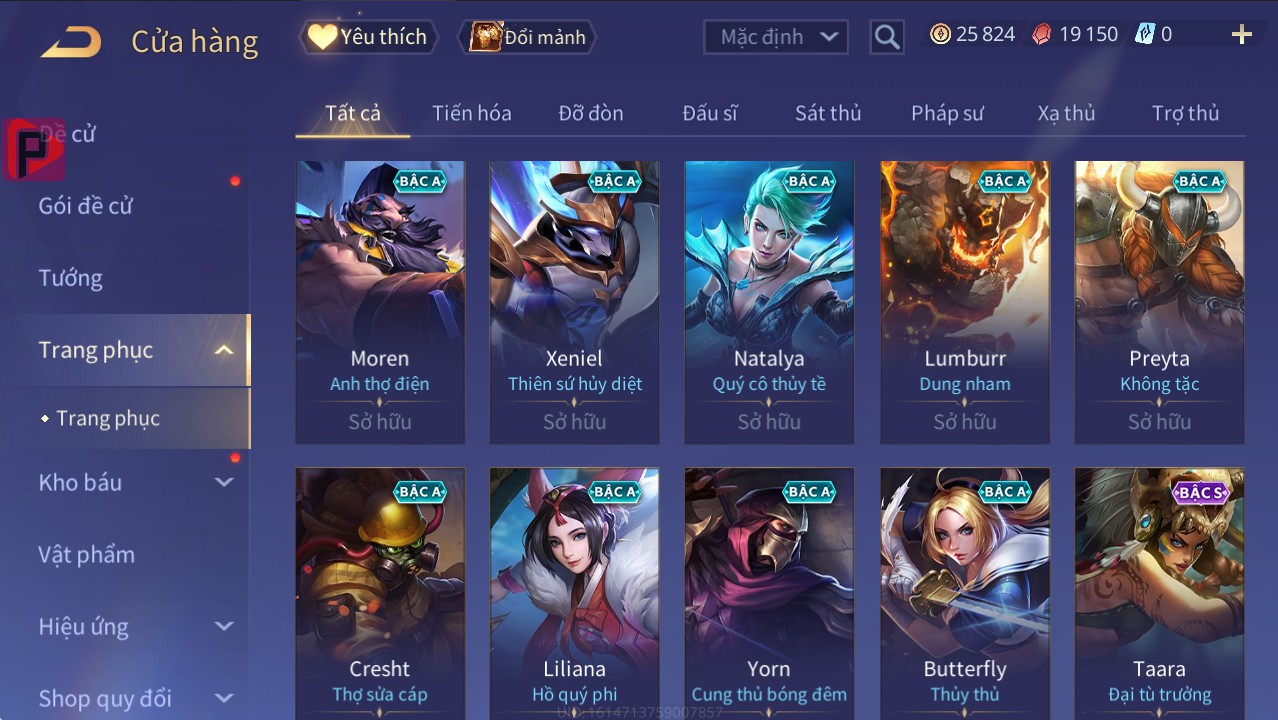
Task: Click the magnifying glass search button
Action: [886, 37]
